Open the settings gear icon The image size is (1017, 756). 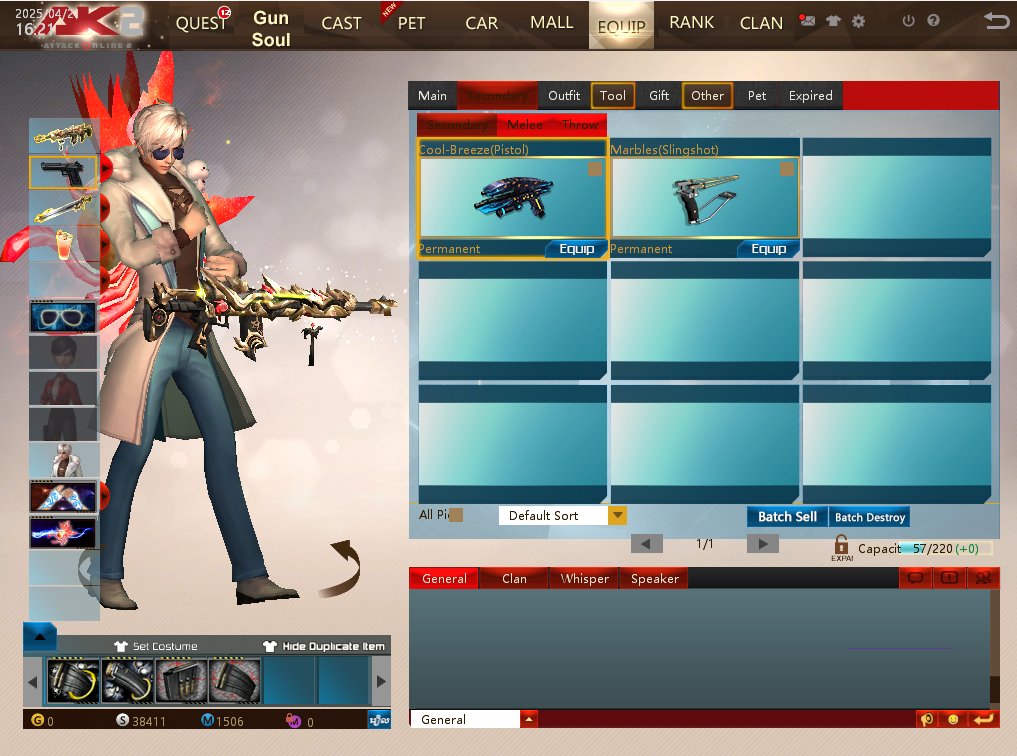[x=858, y=21]
